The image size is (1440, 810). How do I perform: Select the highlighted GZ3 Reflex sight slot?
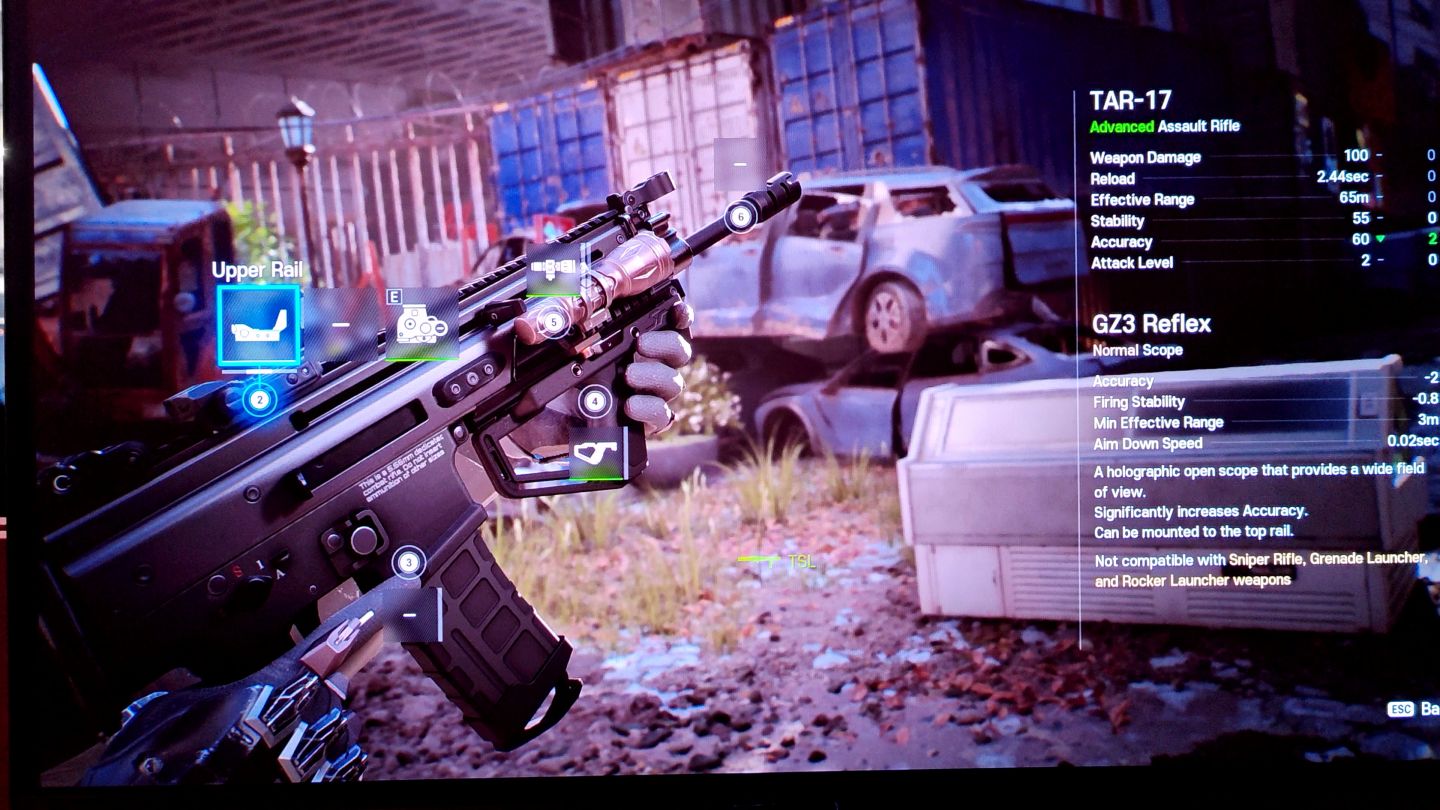(x=259, y=325)
